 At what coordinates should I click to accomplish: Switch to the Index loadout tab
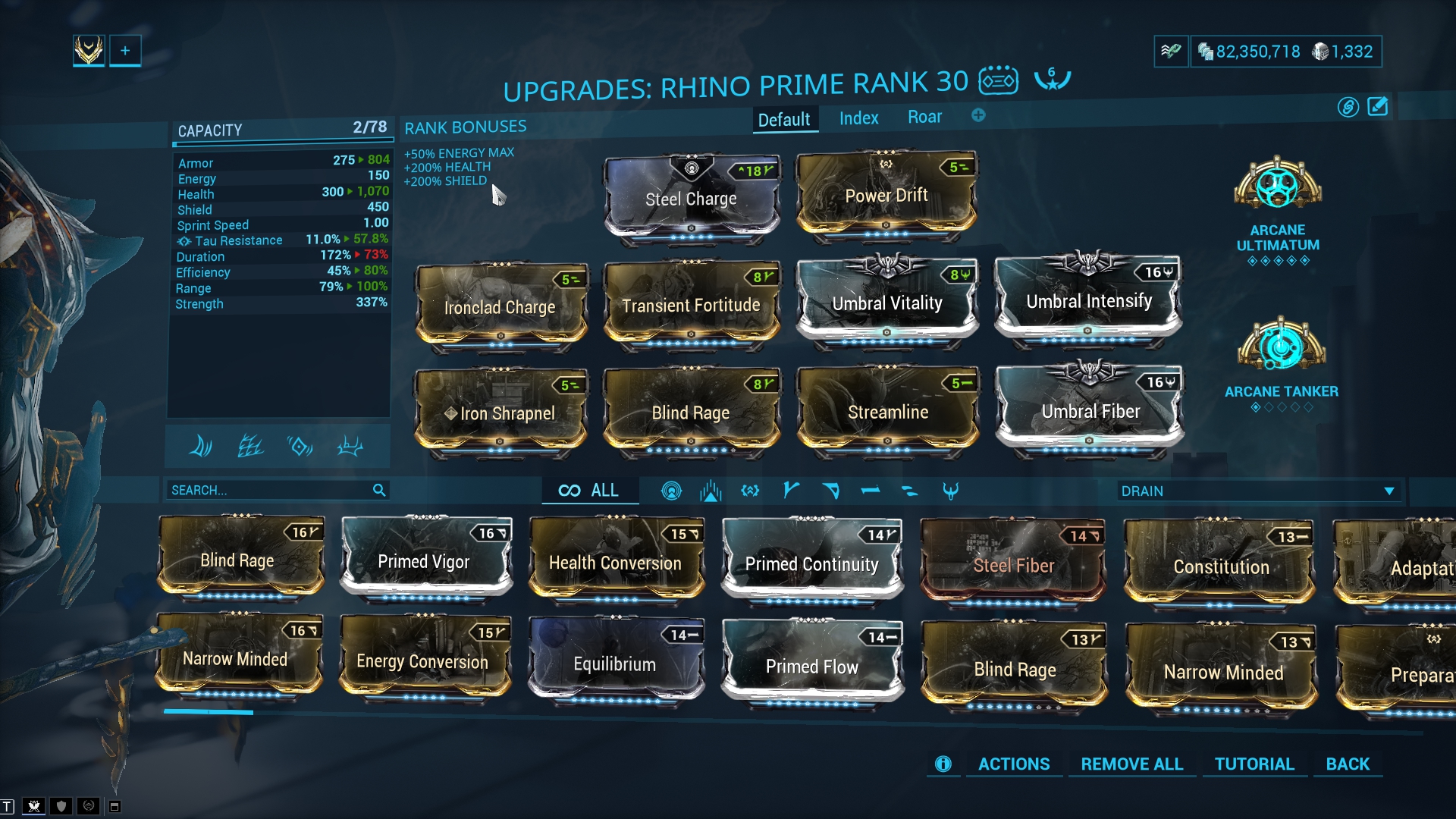[858, 118]
